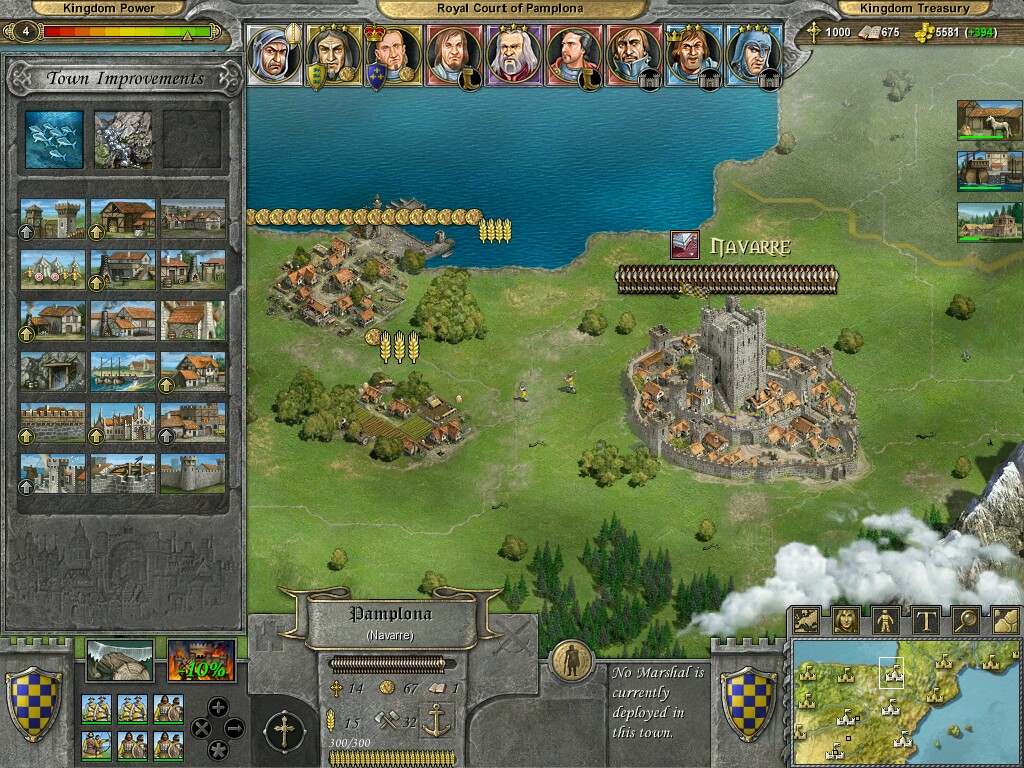This screenshot has width=1024, height=768.
Task: Select the white-bearded elder court portrait
Action: click(x=513, y=56)
